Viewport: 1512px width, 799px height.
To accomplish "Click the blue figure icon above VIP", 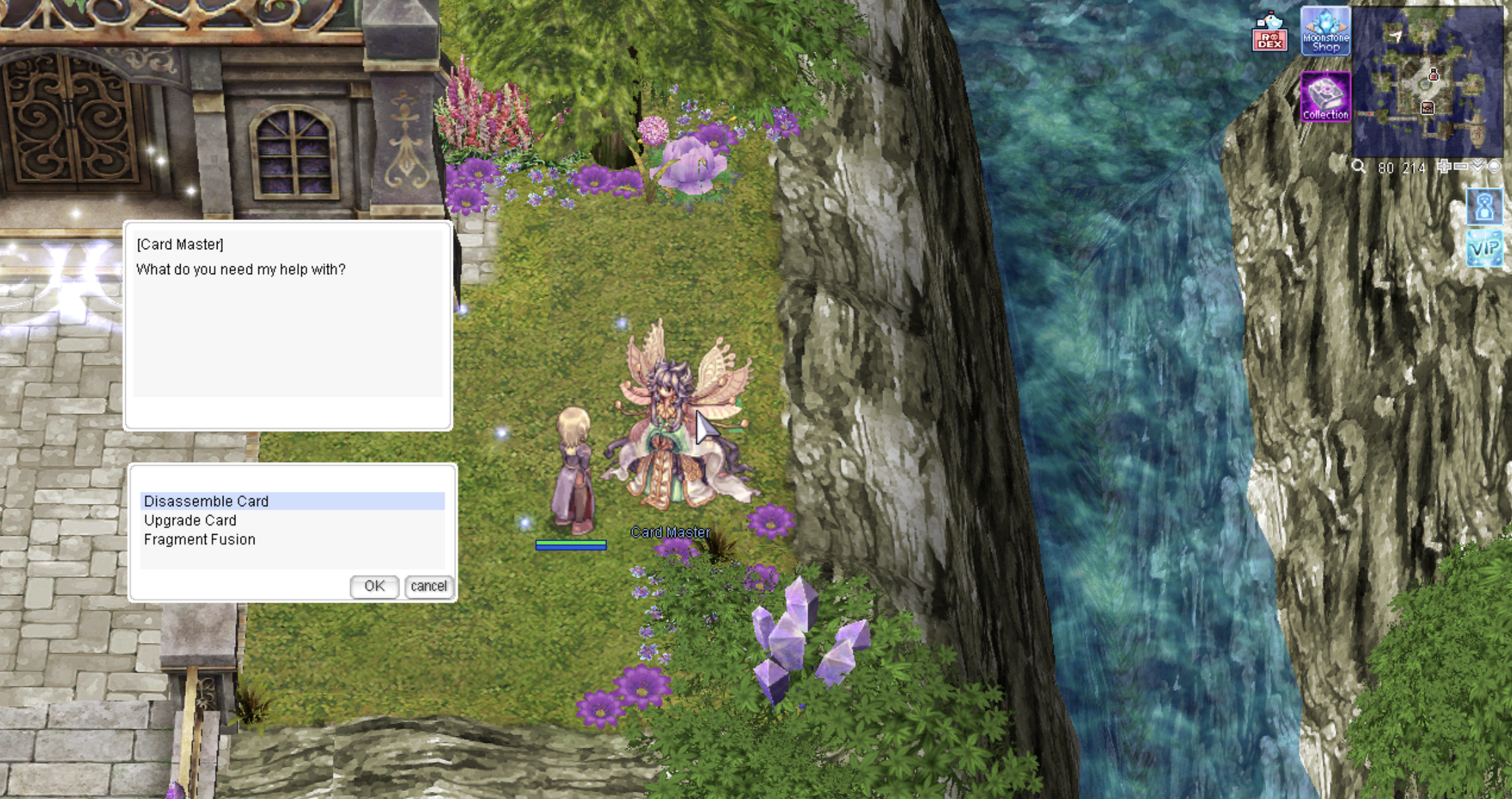I will tap(1484, 208).
